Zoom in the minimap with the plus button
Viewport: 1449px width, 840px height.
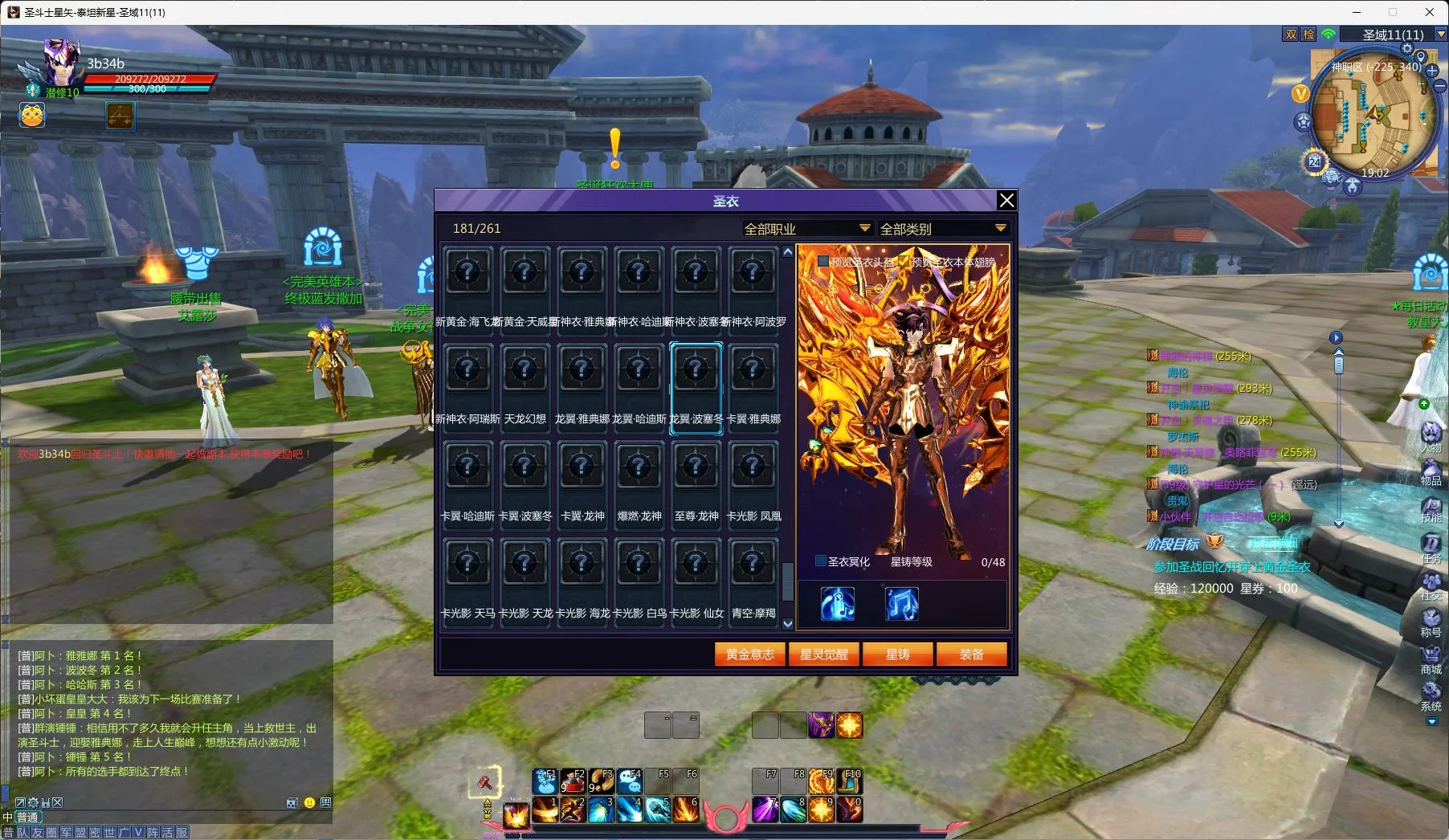(x=1431, y=71)
